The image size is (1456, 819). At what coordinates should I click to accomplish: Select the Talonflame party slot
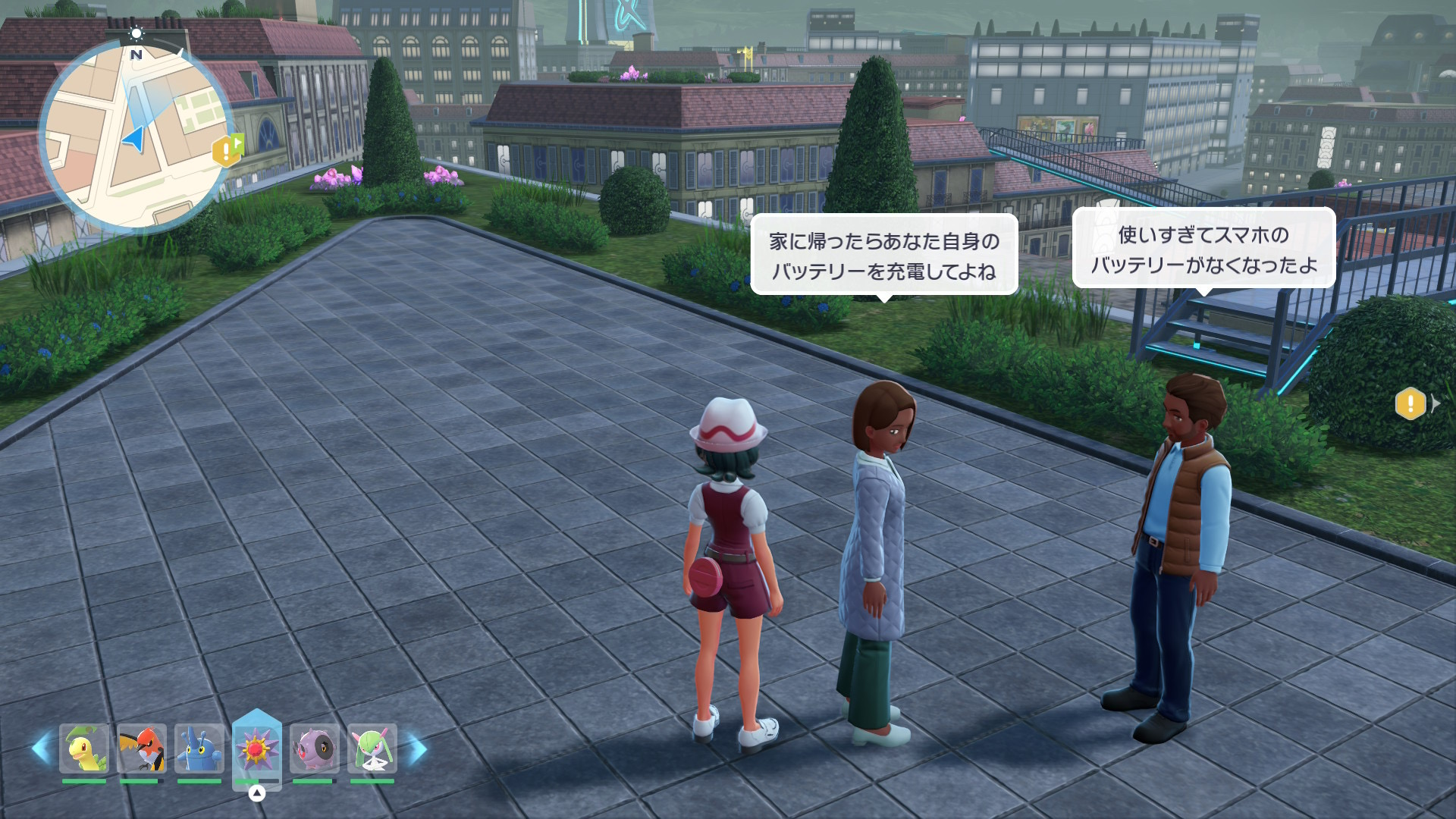pos(141,748)
